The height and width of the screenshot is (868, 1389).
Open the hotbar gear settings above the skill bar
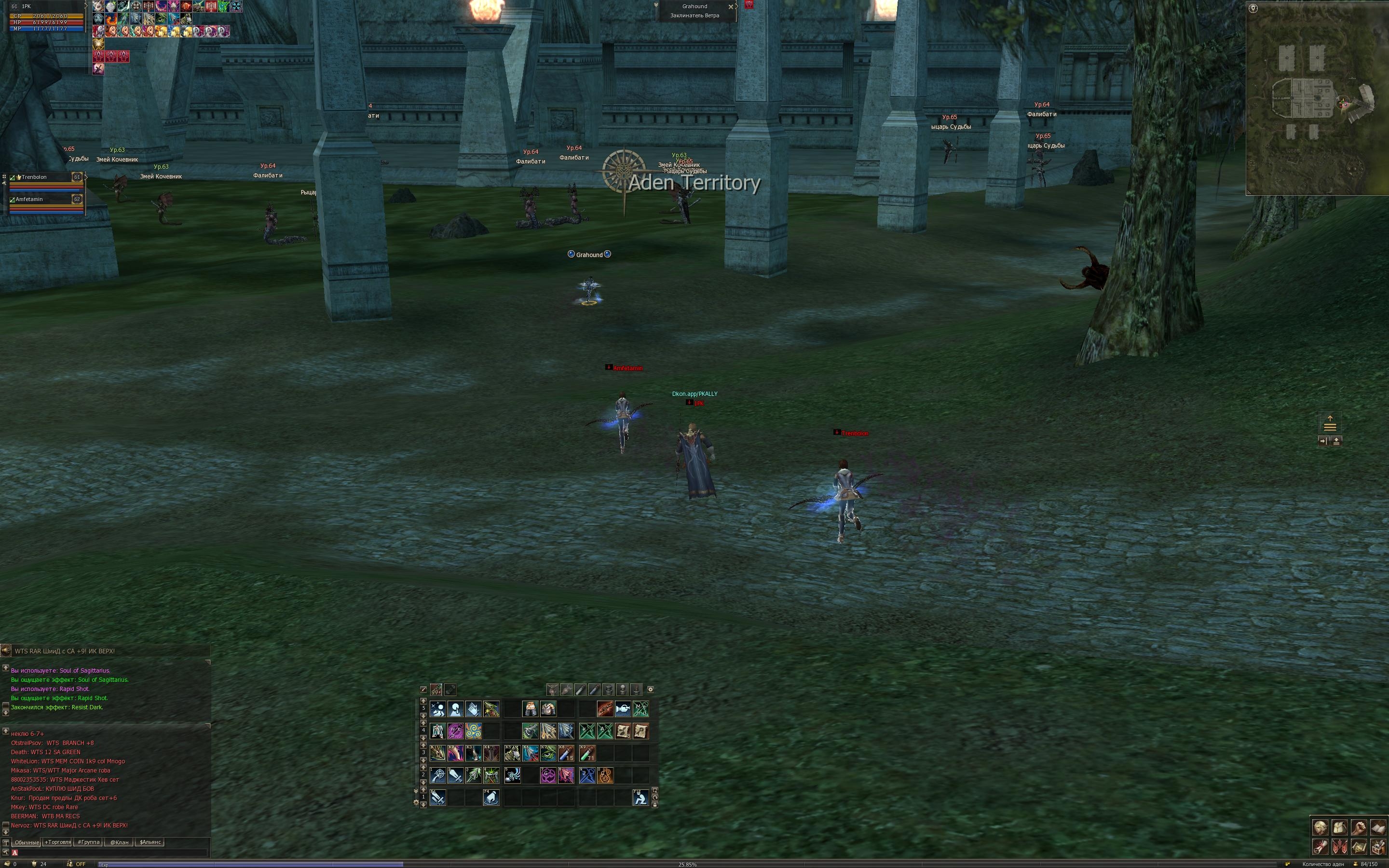(x=650, y=690)
